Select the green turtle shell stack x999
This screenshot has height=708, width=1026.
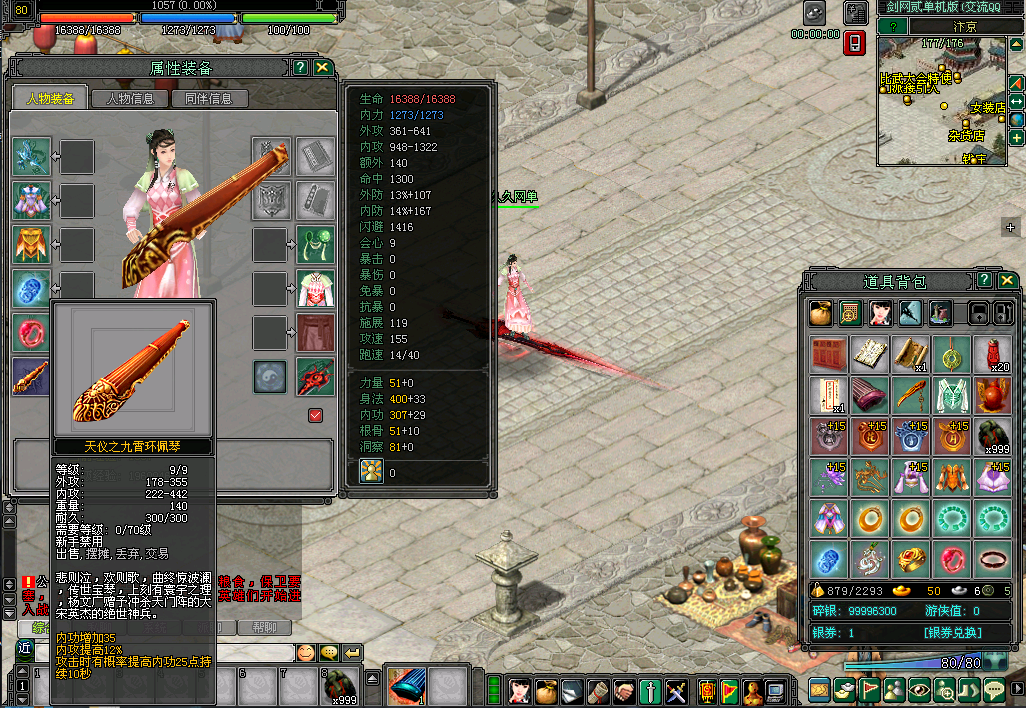[x=992, y=436]
